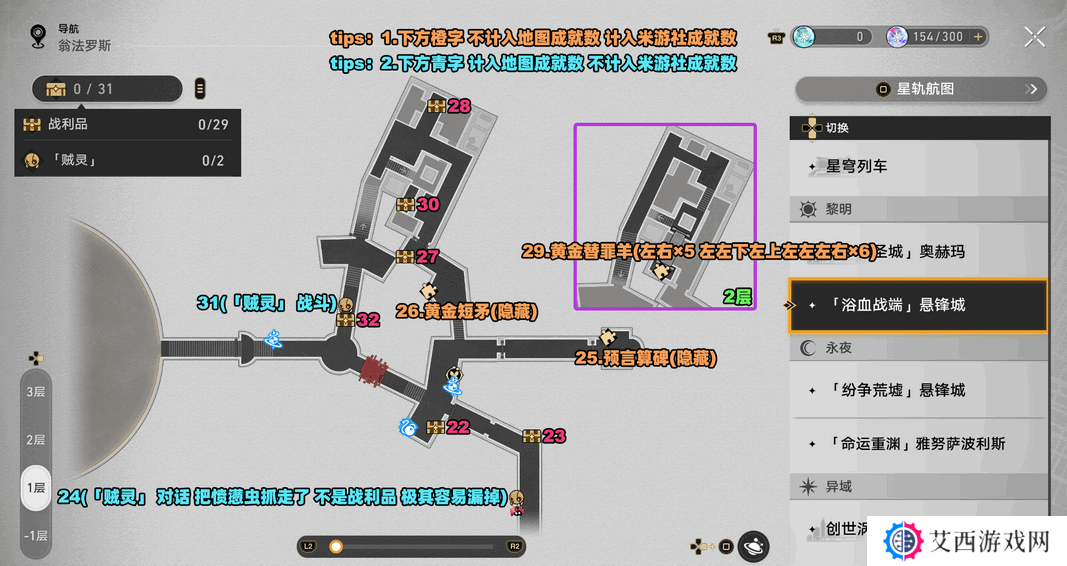The height and width of the screenshot is (566, 1067).
Task: Switch to floor 3层
Action: point(36,392)
